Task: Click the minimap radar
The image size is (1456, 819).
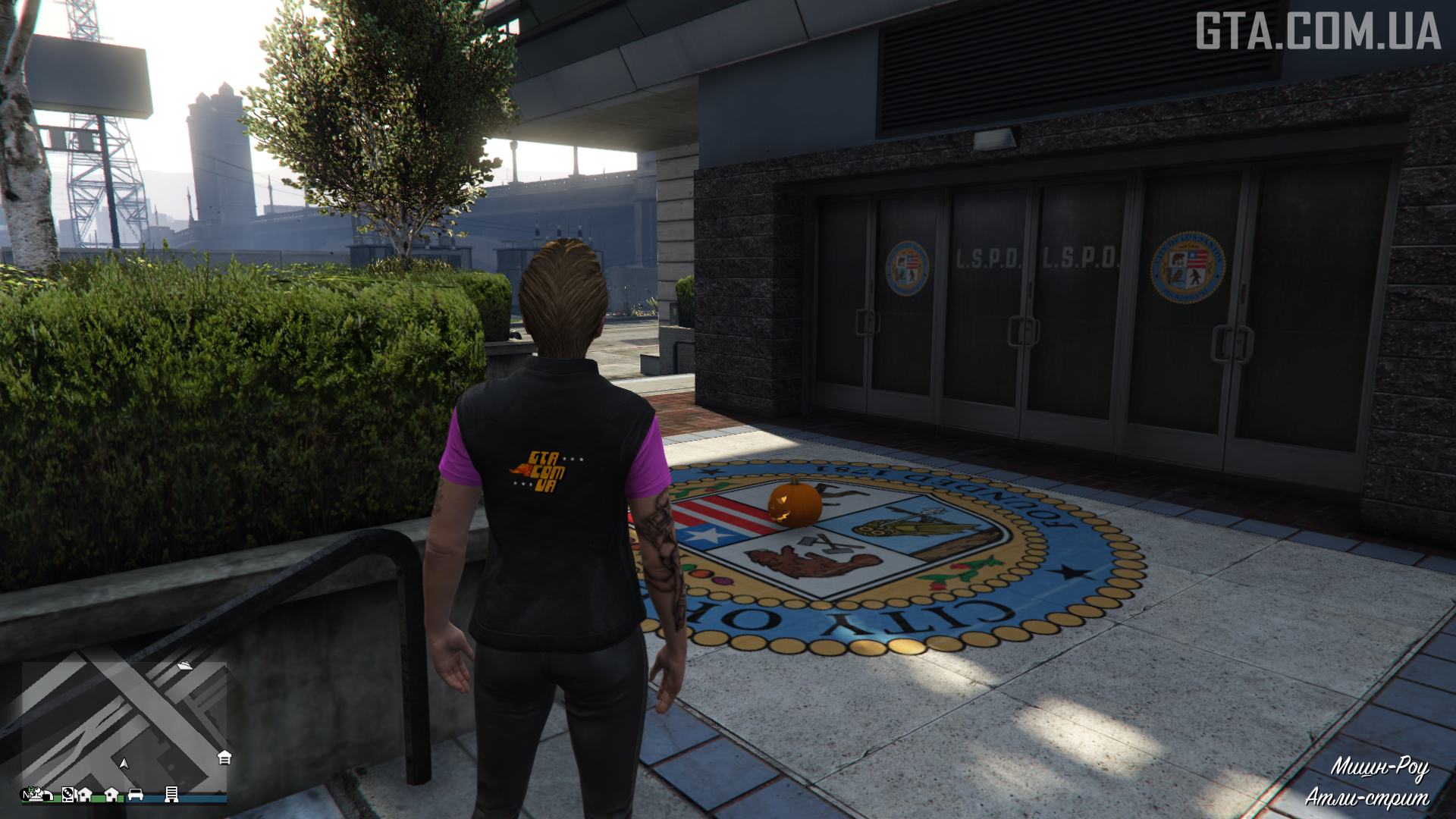Action: coord(124,724)
